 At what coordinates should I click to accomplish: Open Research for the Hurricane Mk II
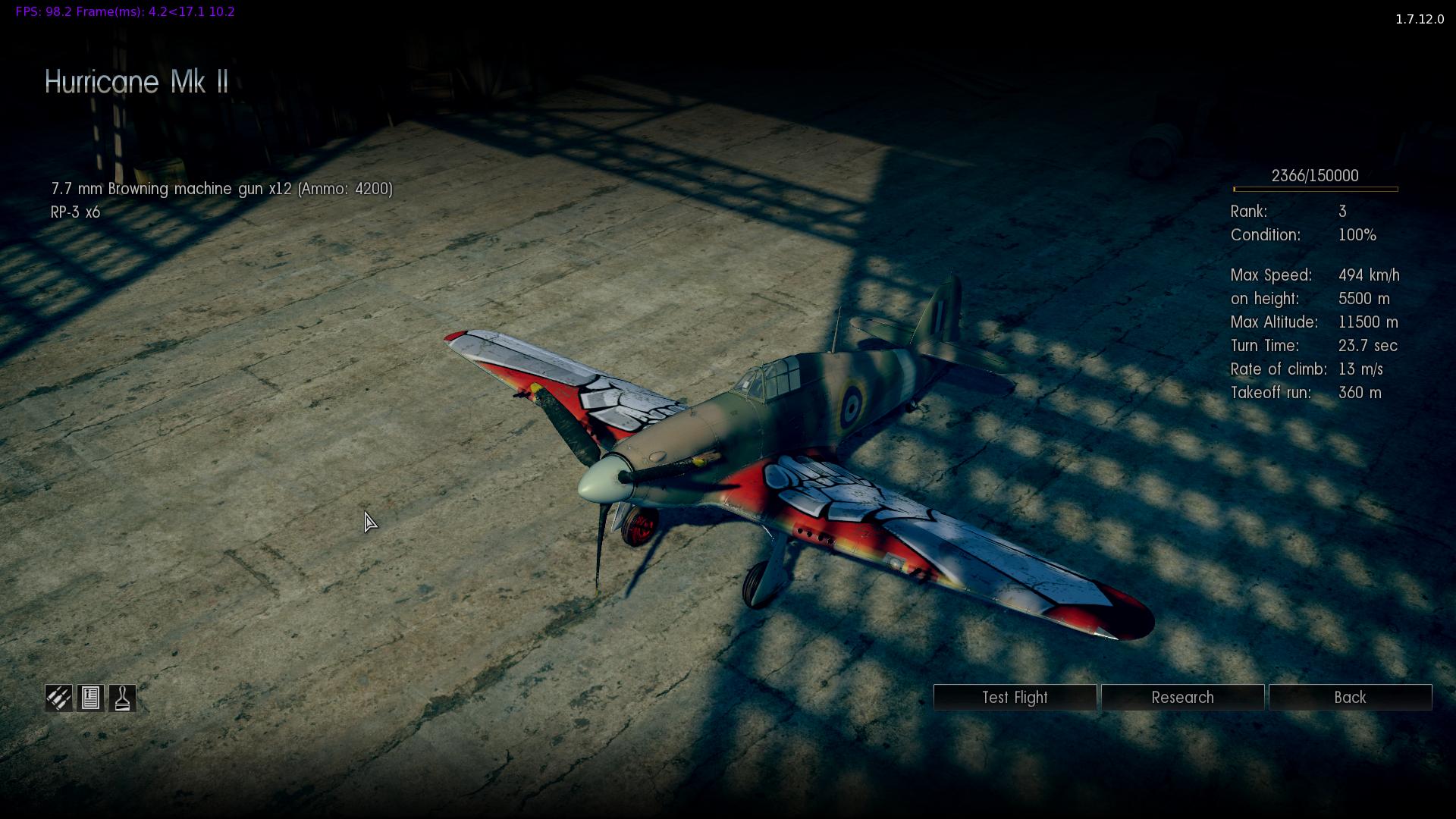[x=1182, y=698]
